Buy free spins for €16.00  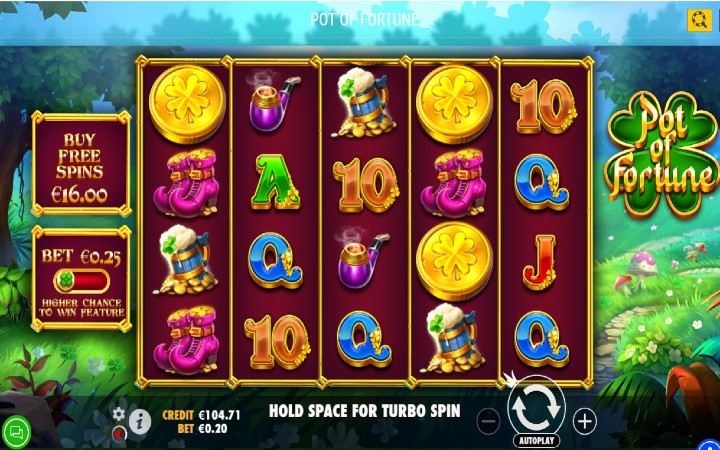[x=82, y=165]
